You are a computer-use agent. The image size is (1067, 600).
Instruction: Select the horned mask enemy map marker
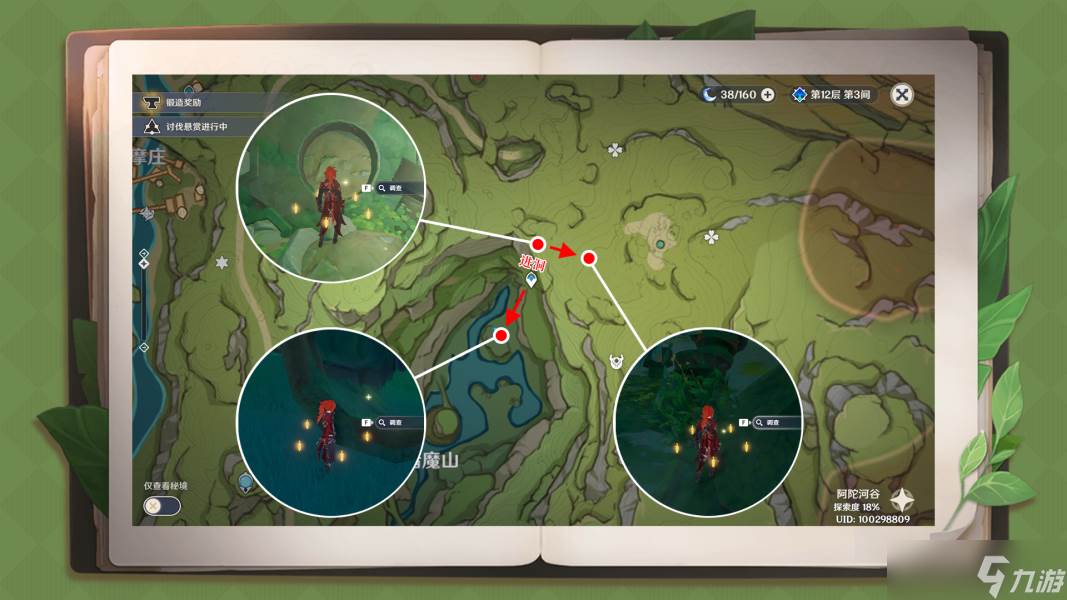[x=616, y=360]
